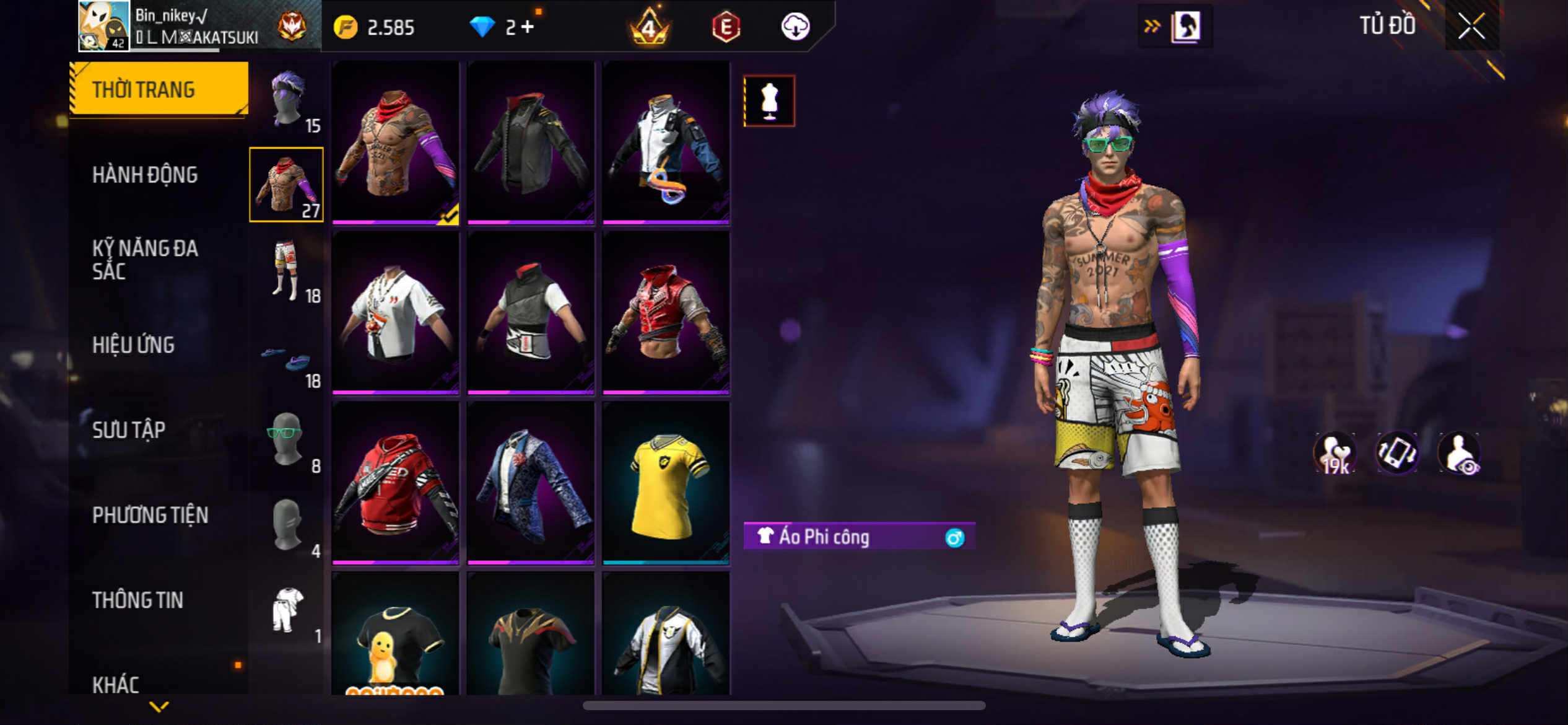Choose the blue patterned suit jacket

tap(531, 484)
